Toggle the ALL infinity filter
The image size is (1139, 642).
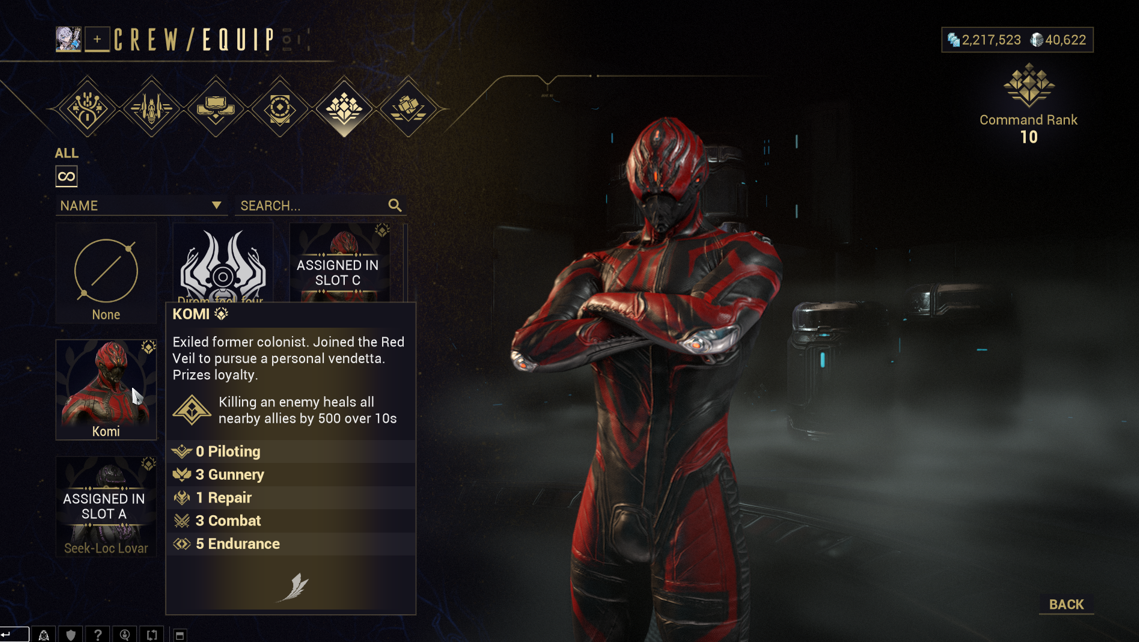(66, 177)
